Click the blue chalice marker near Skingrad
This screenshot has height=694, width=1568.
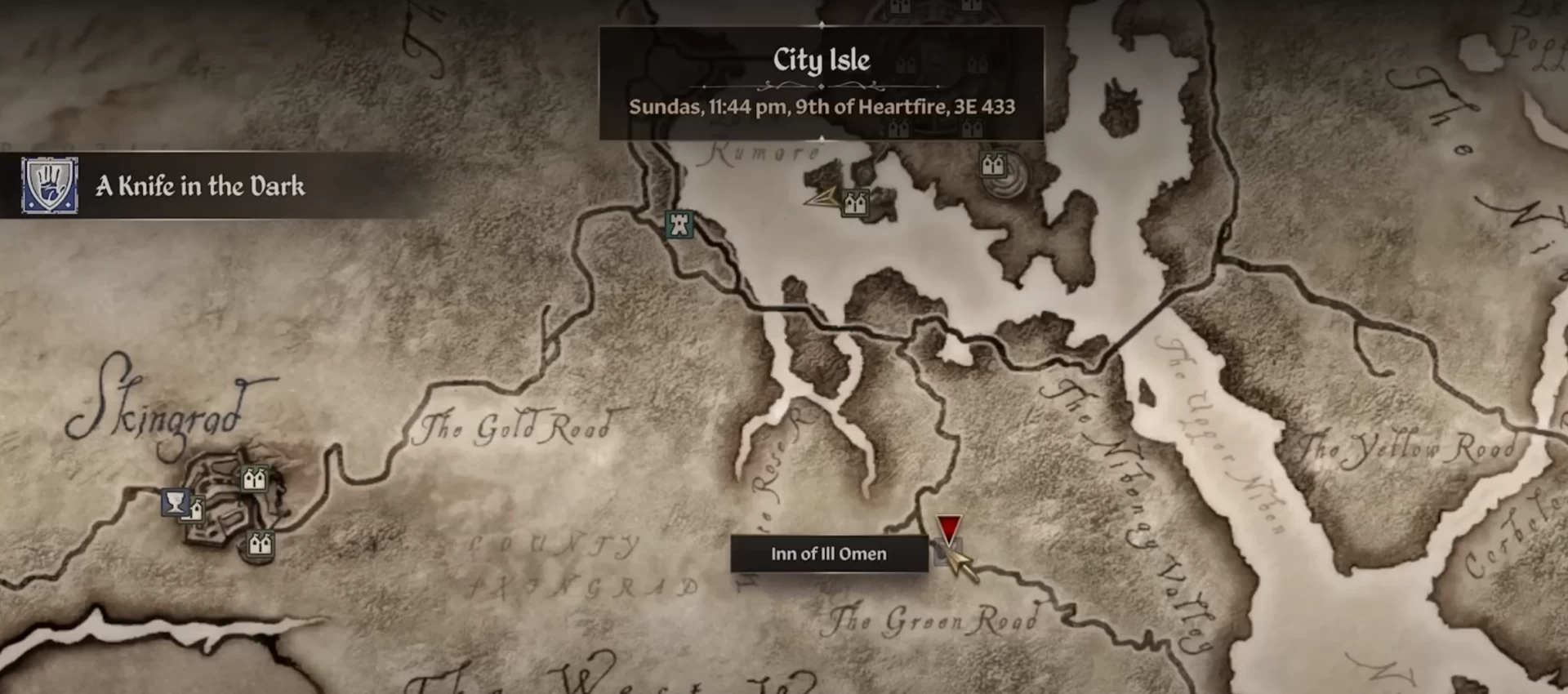point(174,501)
